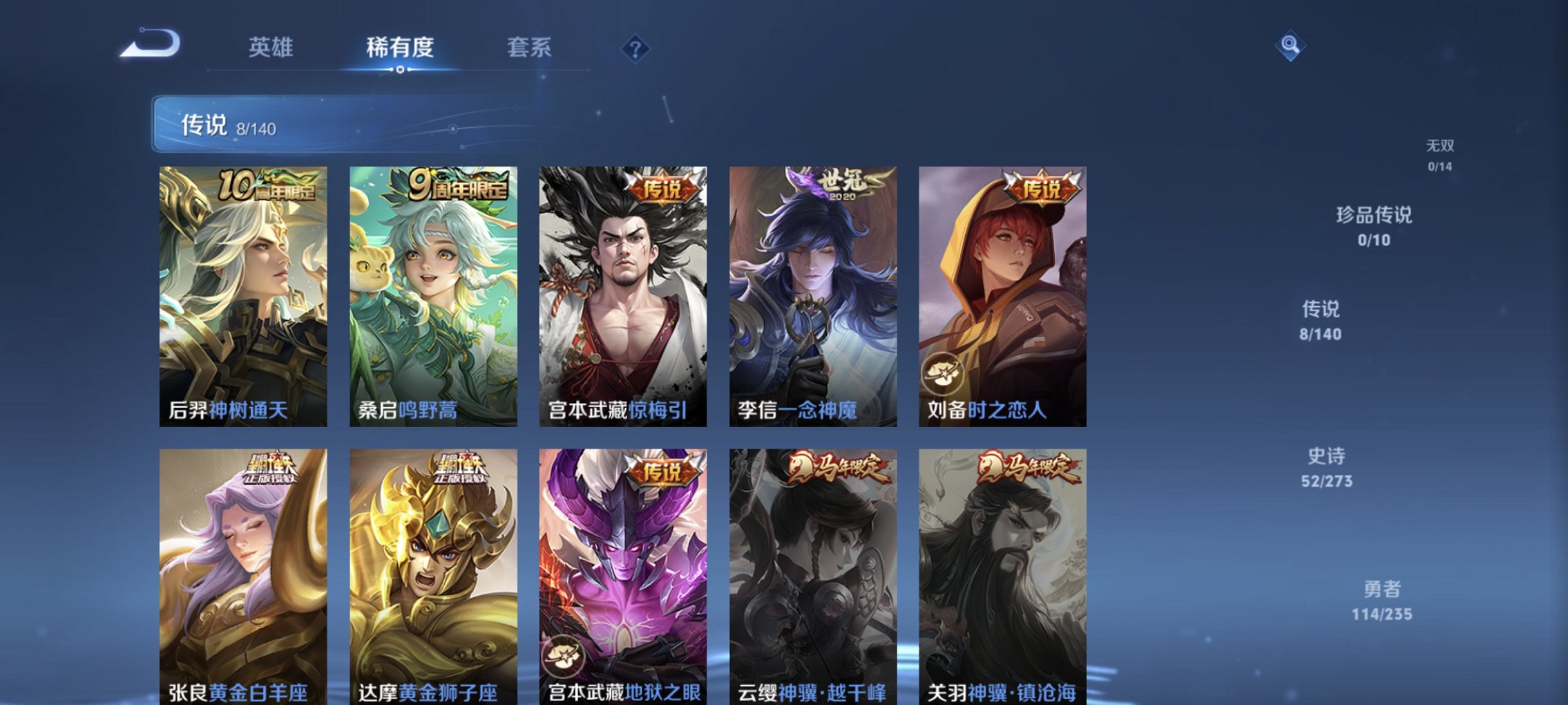Open help using the question mark icon
This screenshot has width=1568, height=705.
coord(637,49)
